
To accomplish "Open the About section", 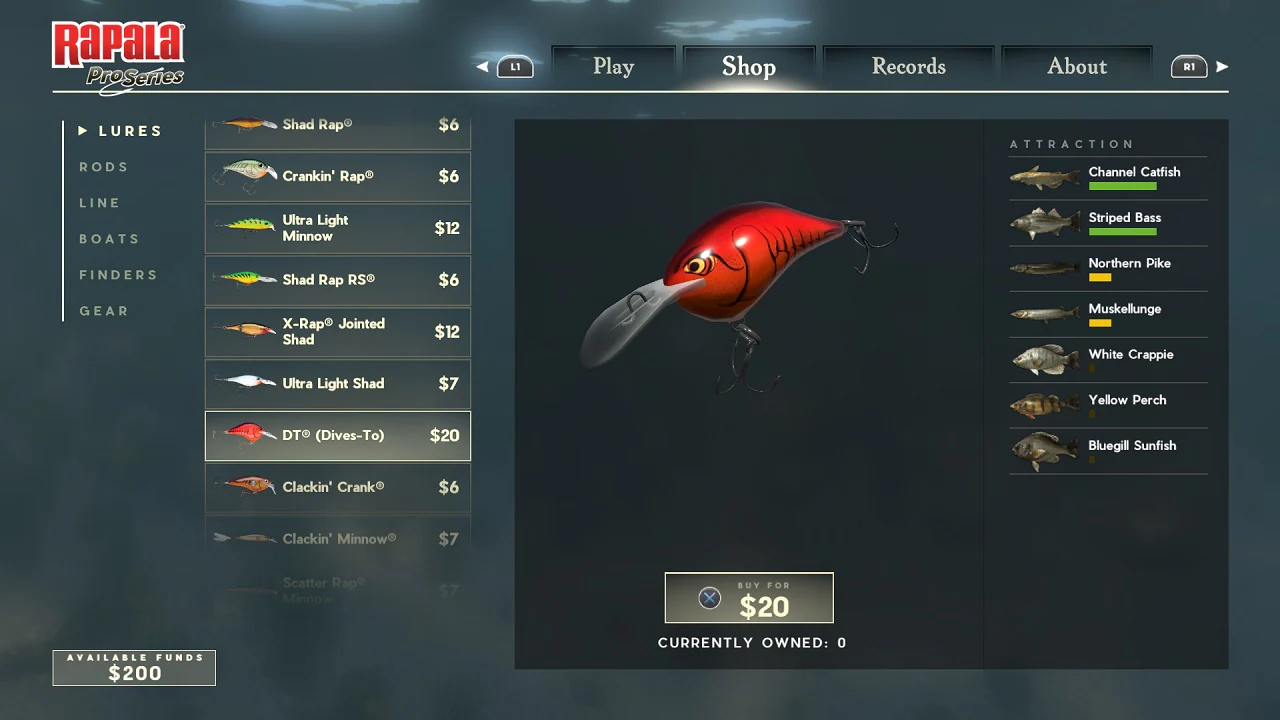I will point(1077,66).
